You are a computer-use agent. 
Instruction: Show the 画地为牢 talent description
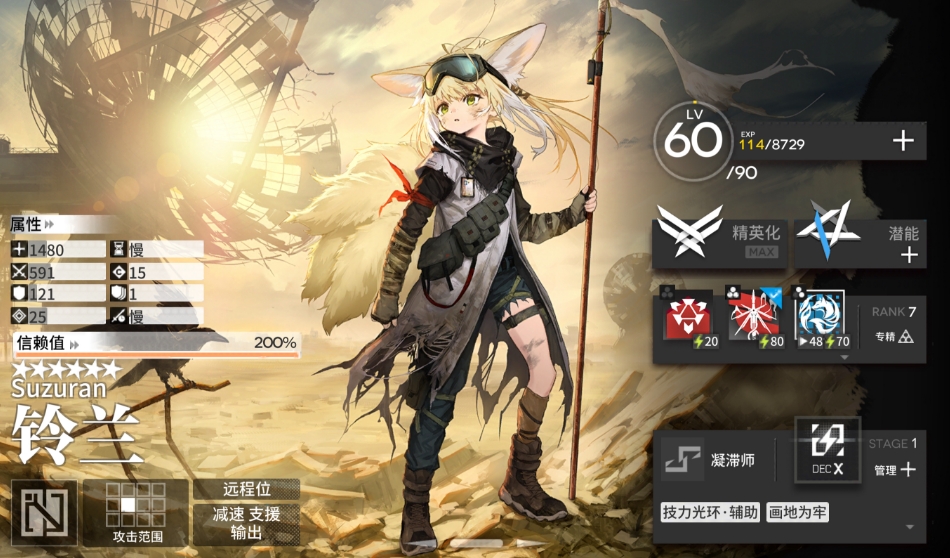point(797,513)
